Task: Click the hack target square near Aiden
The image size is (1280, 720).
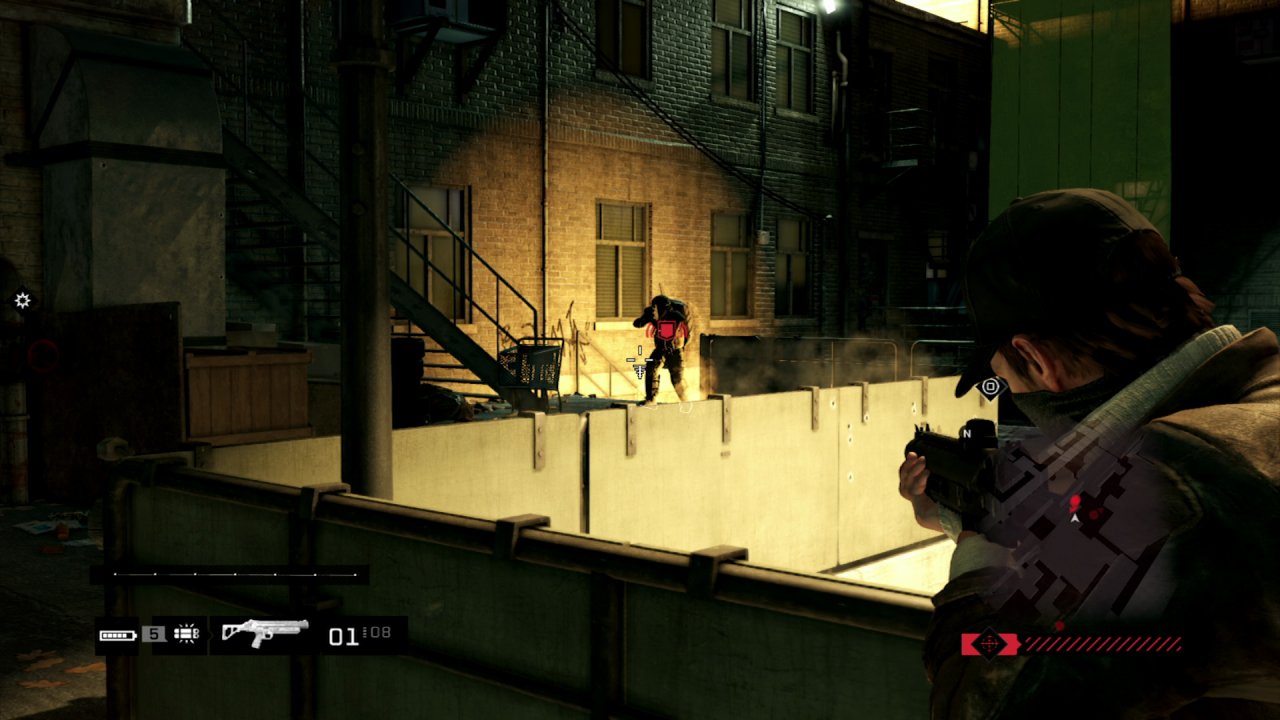Action: 991,385
